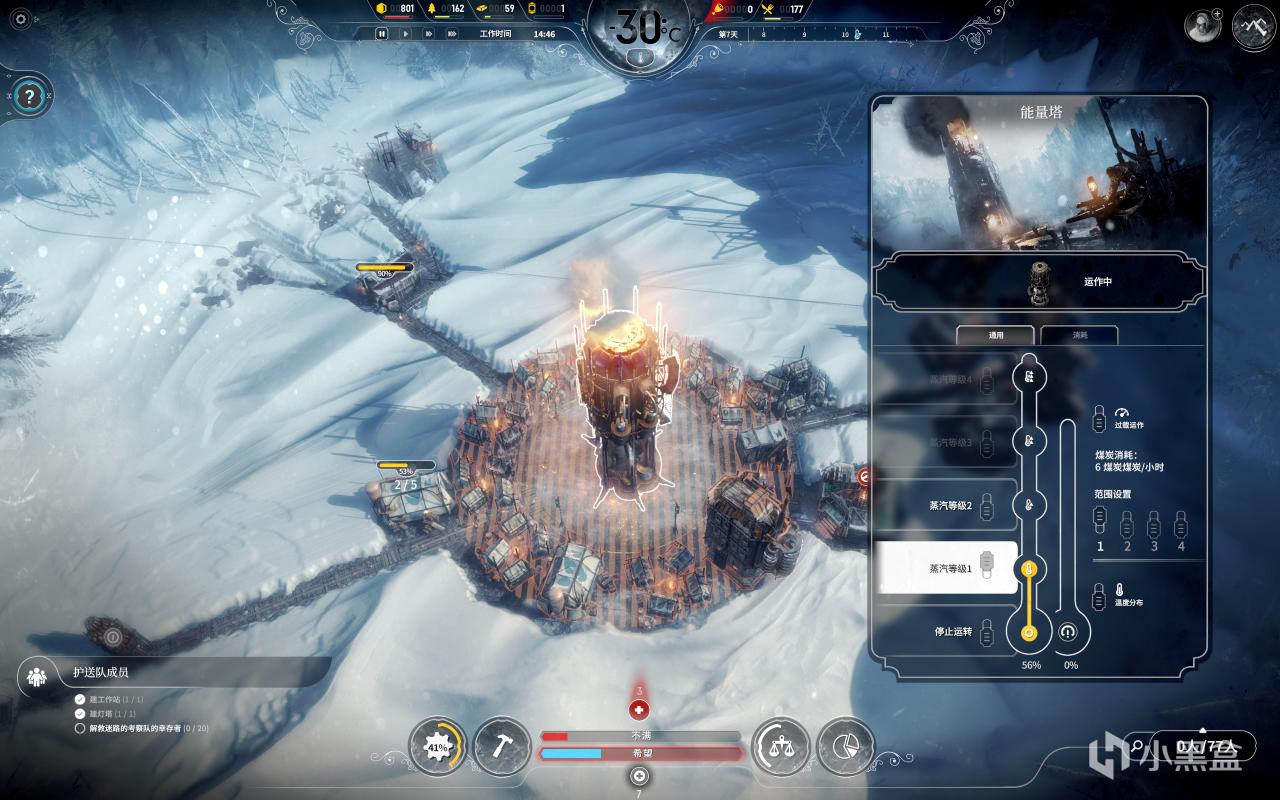The width and height of the screenshot is (1280, 800).
Task: Open the pie chart economy overview
Action: [x=845, y=747]
